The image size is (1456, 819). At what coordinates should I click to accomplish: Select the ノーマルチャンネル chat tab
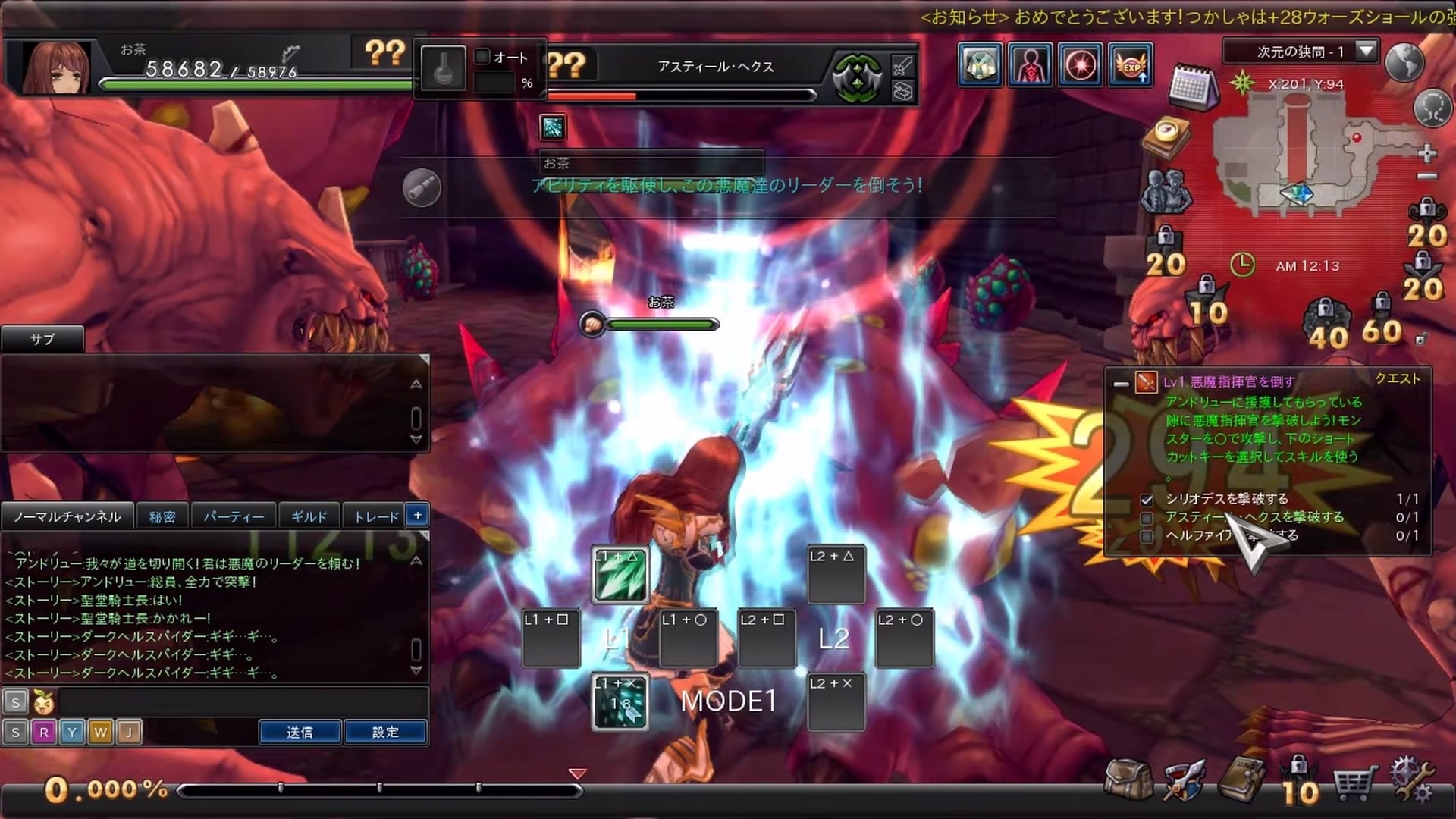click(x=67, y=516)
